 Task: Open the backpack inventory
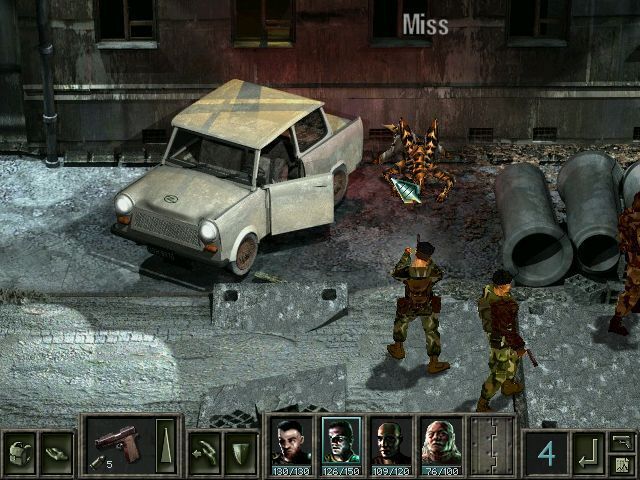point(21,446)
